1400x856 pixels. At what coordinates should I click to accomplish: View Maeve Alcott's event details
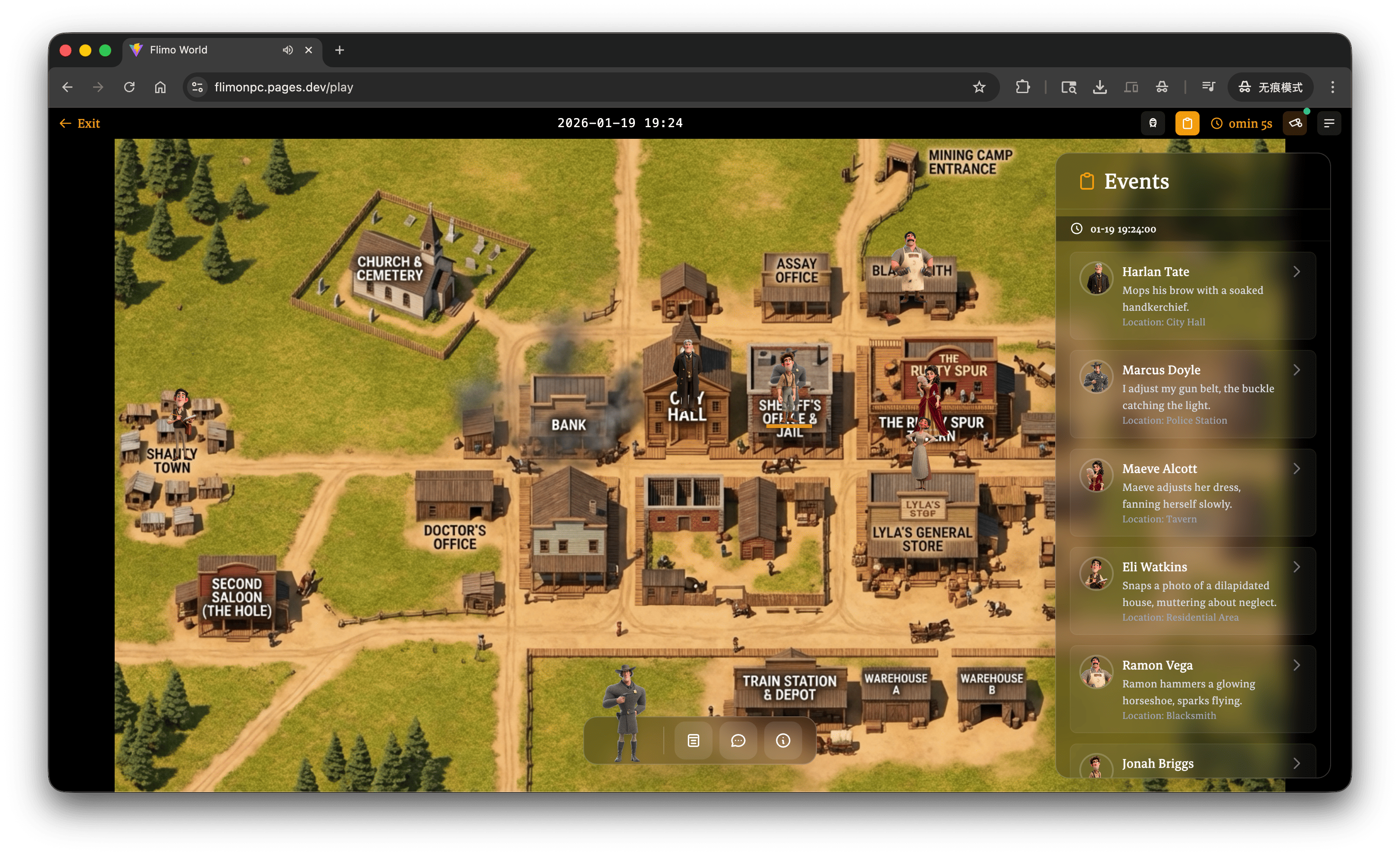point(1192,492)
